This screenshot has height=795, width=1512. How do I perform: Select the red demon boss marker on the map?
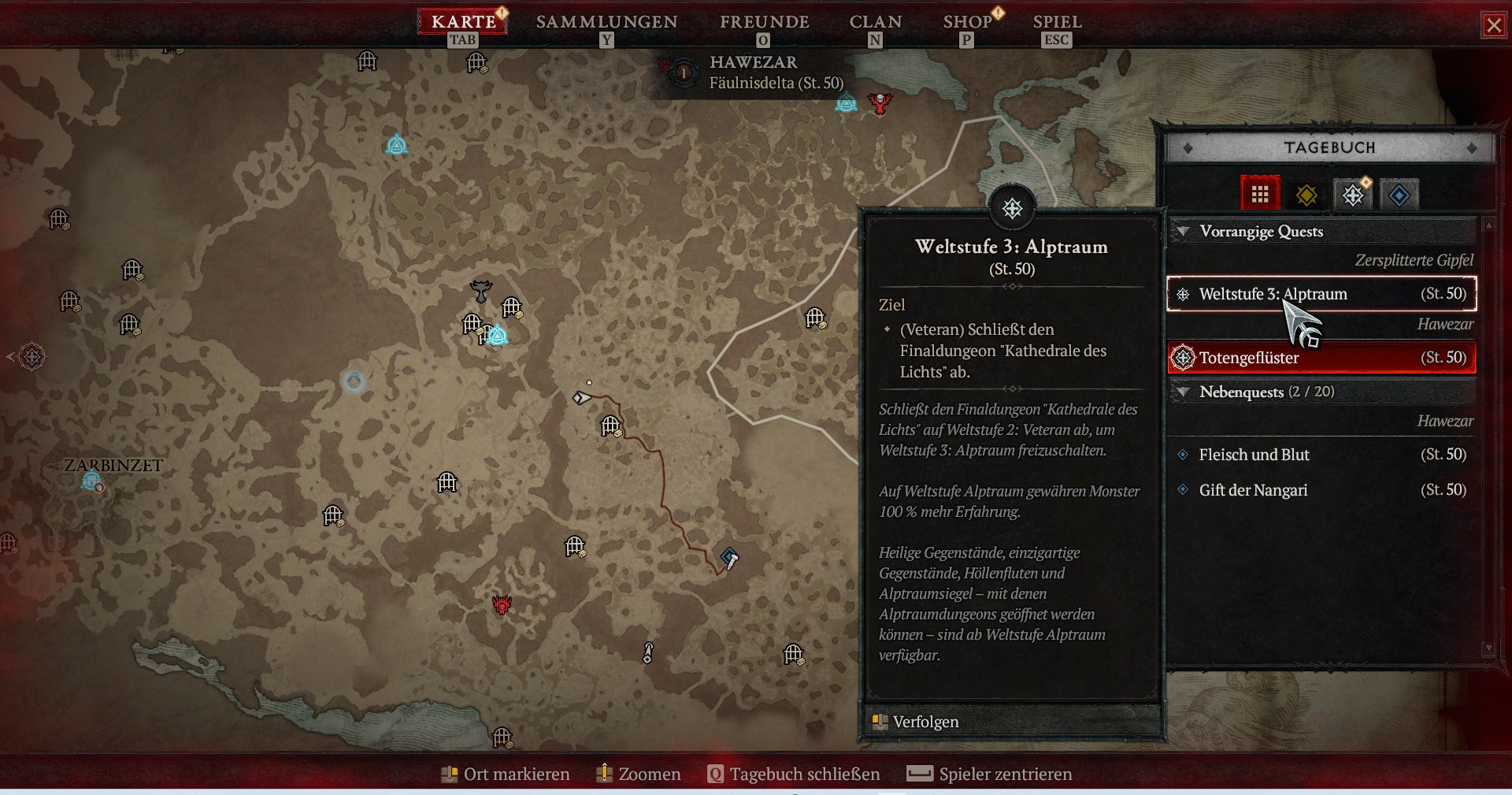point(502,605)
